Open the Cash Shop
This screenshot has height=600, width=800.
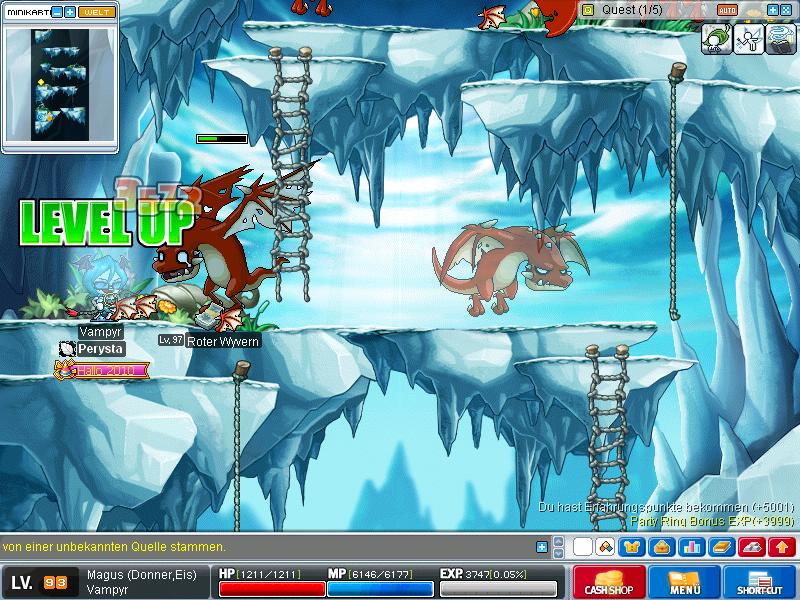[x=609, y=582]
